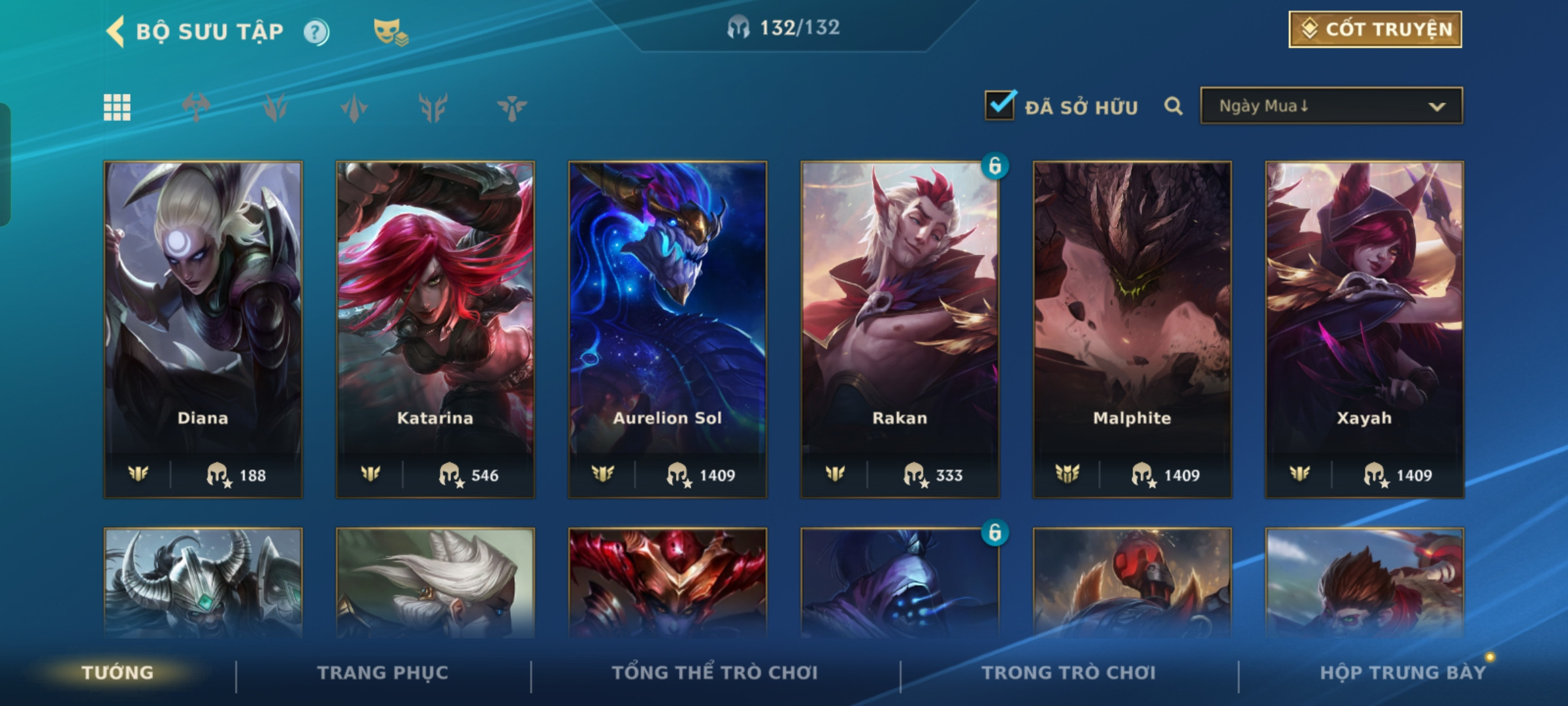Open the Cốt Truyện button
The height and width of the screenshot is (706, 1568).
[x=1375, y=29]
